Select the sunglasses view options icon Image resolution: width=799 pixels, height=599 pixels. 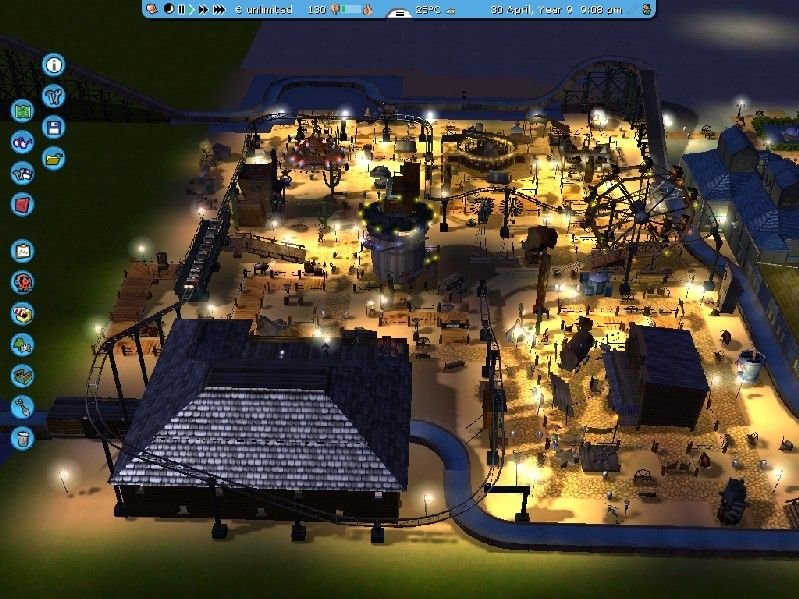pos(22,142)
